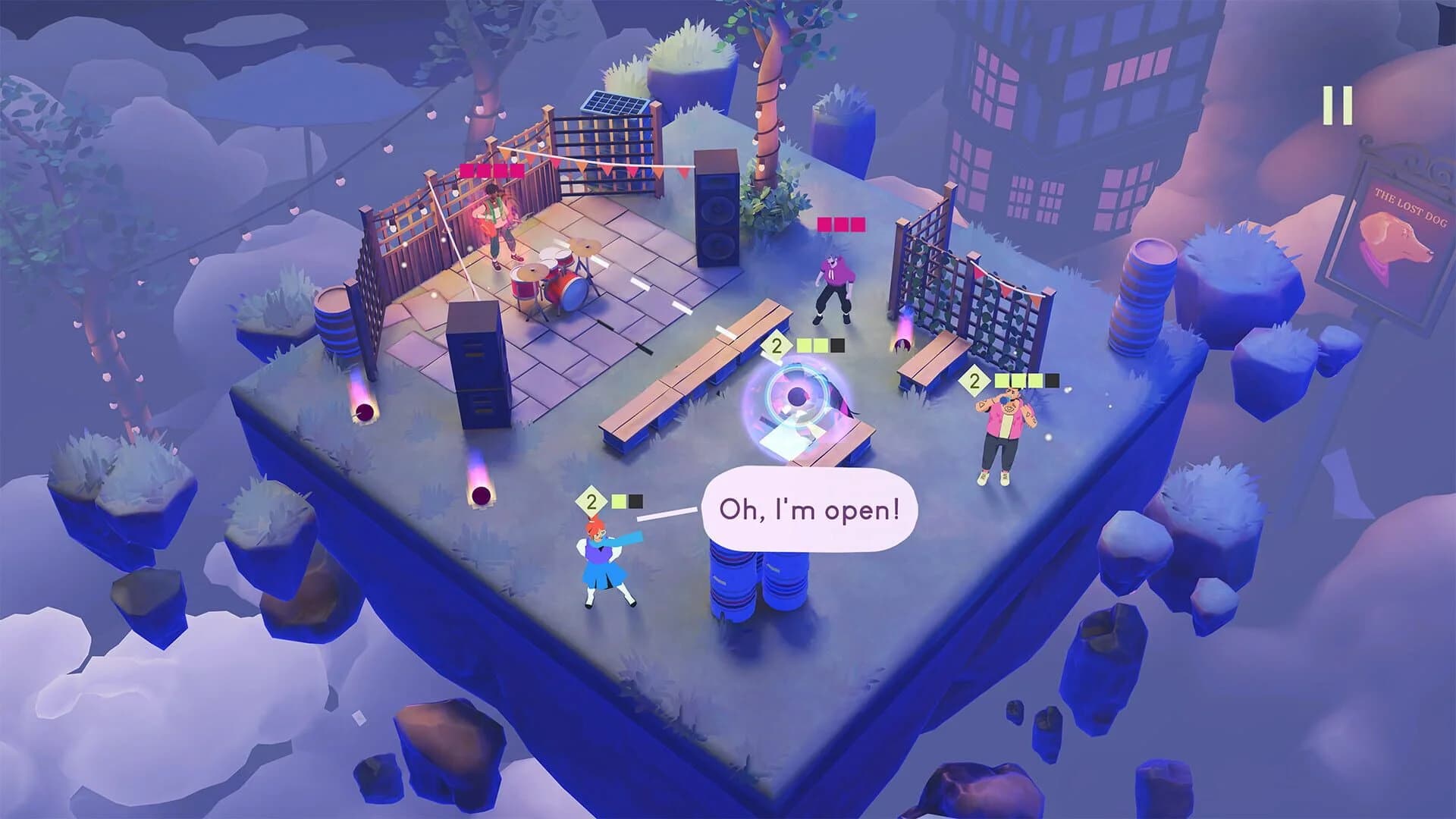Click the purple flame marker on the left ledge

[364, 411]
